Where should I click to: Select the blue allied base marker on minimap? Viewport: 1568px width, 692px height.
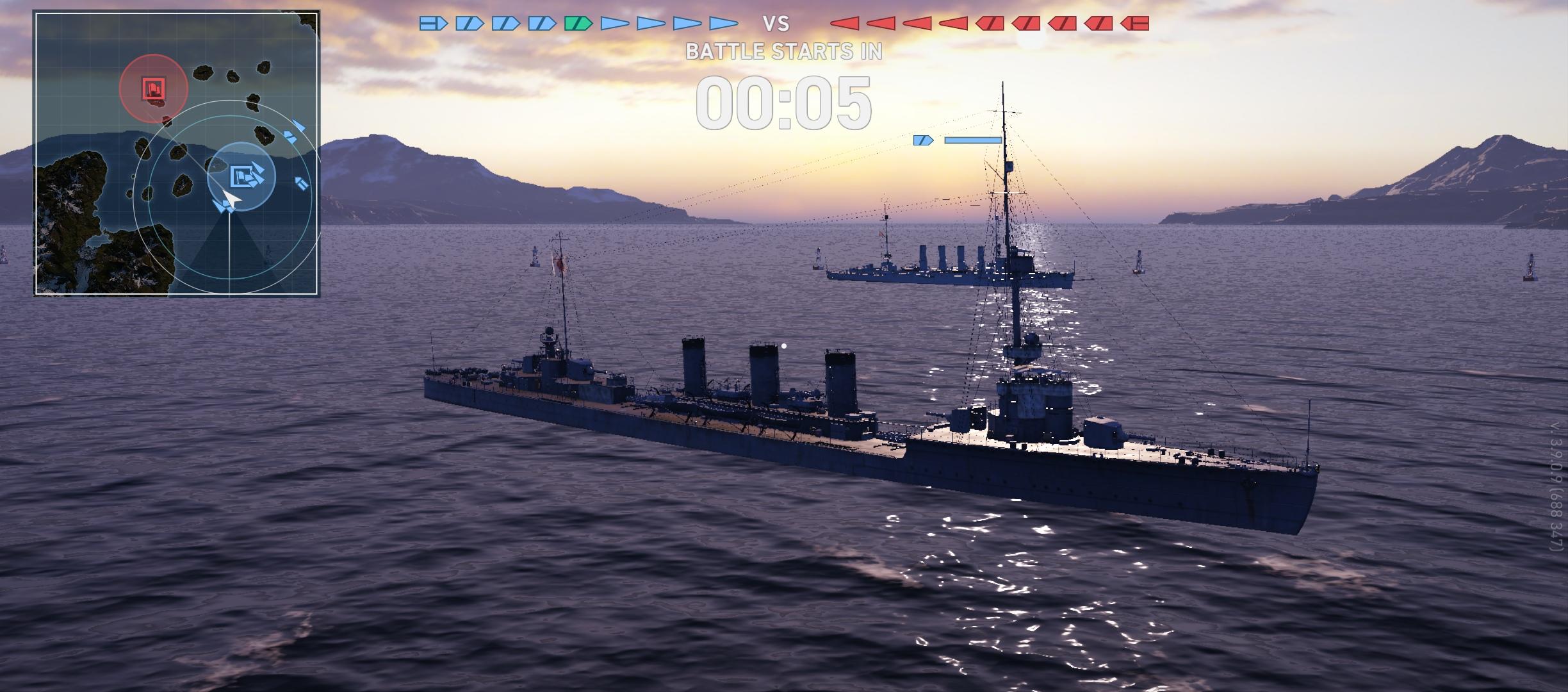(241, 176)
